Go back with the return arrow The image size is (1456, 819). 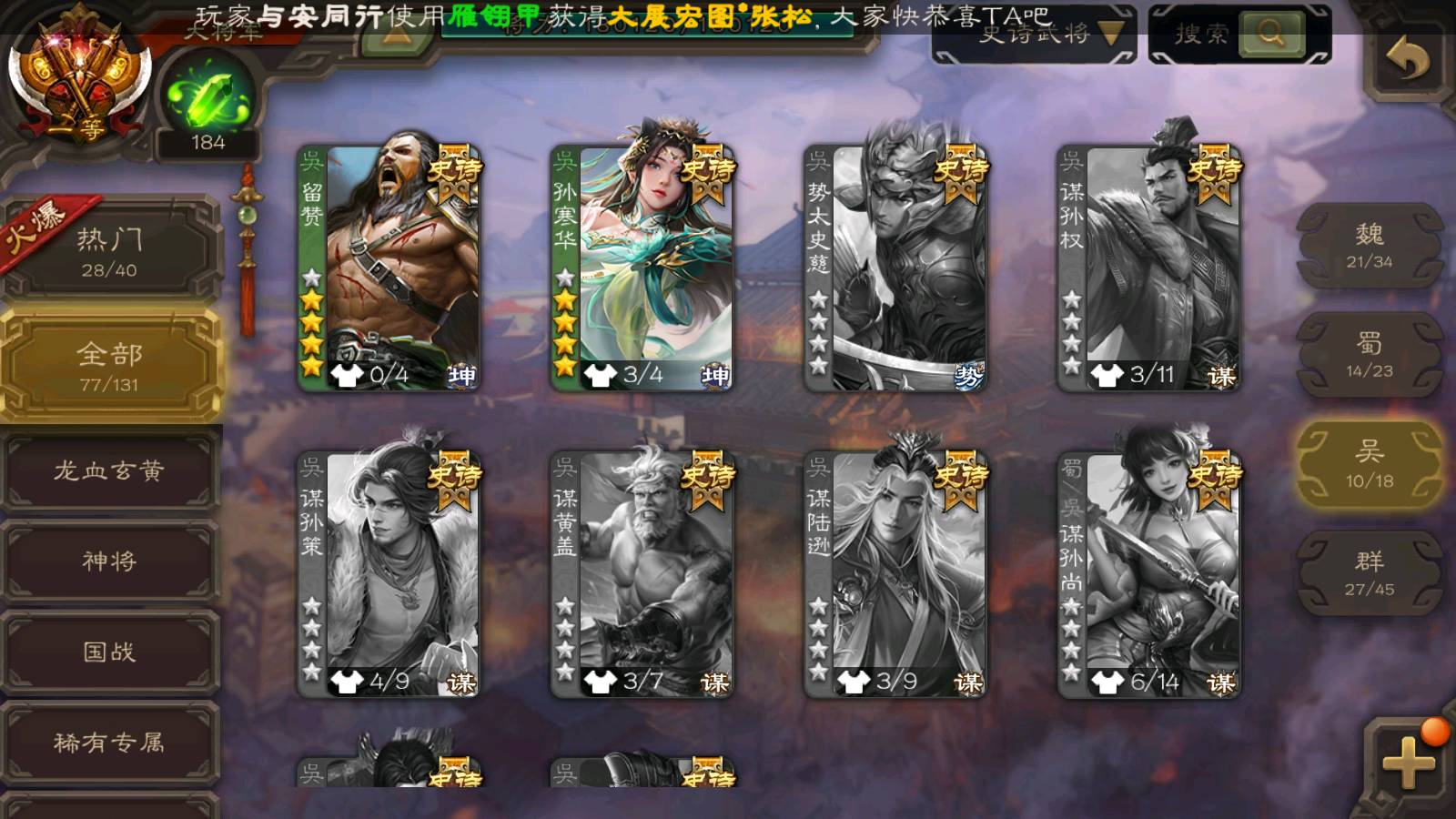[1407, 60]
